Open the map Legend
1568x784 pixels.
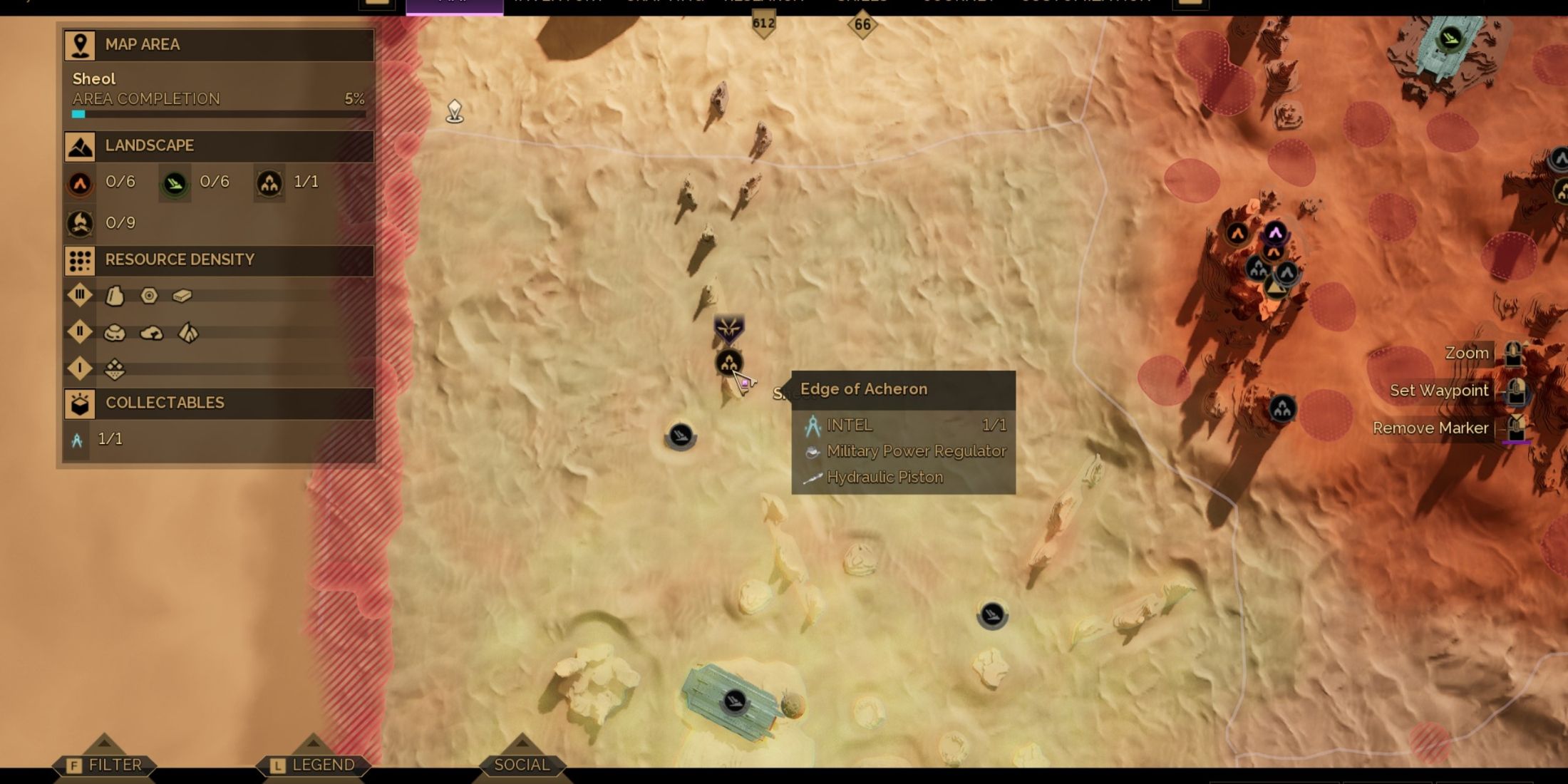313,765
